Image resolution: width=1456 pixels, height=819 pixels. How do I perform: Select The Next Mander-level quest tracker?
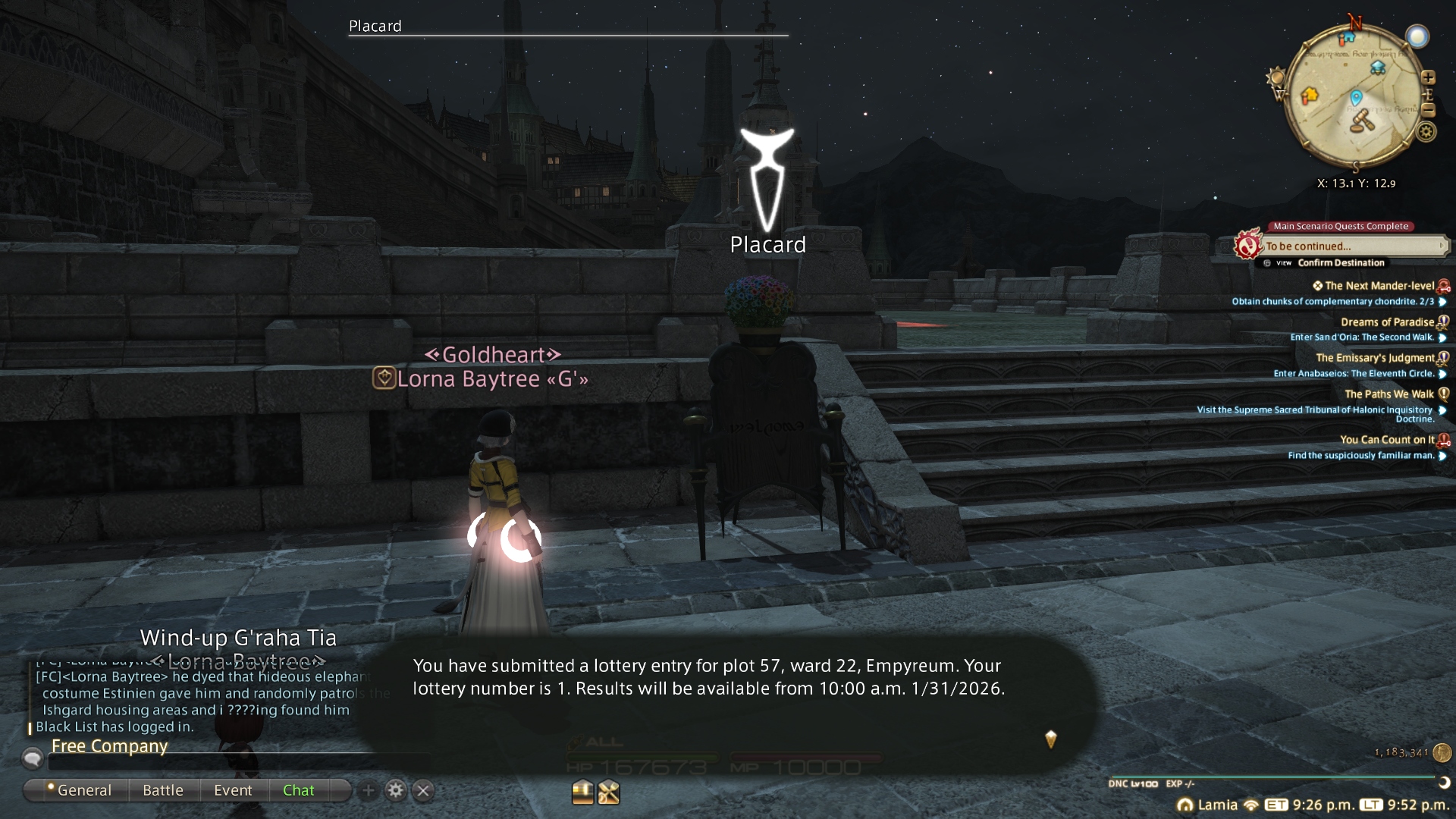(1379, 286)
